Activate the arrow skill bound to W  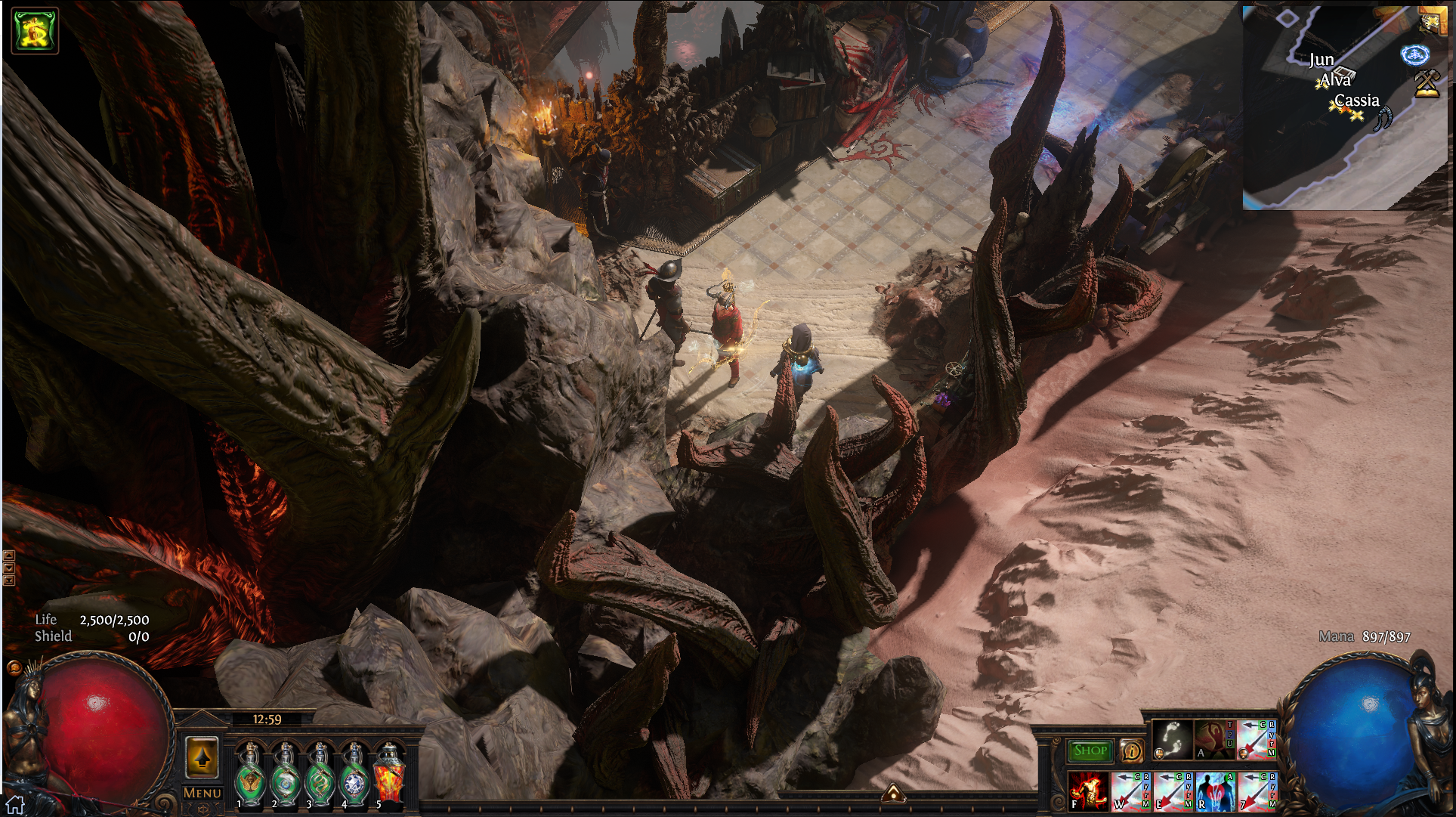click(1130, 791)
